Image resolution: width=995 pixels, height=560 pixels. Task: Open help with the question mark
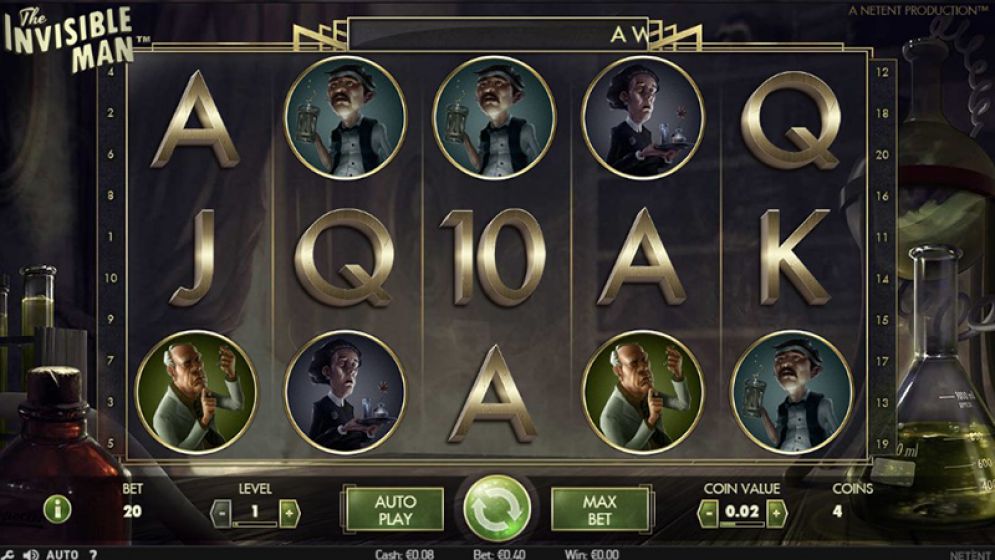[x=93, y=554]
